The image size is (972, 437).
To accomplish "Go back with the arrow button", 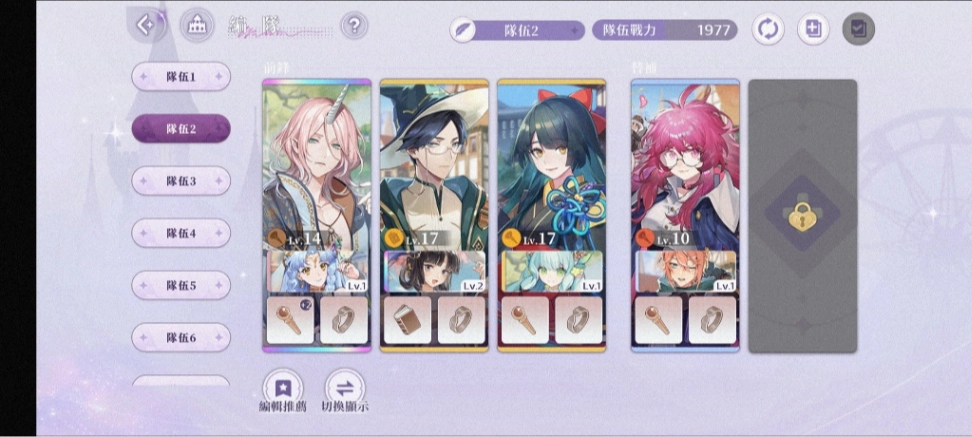I will tap(147, 25).
